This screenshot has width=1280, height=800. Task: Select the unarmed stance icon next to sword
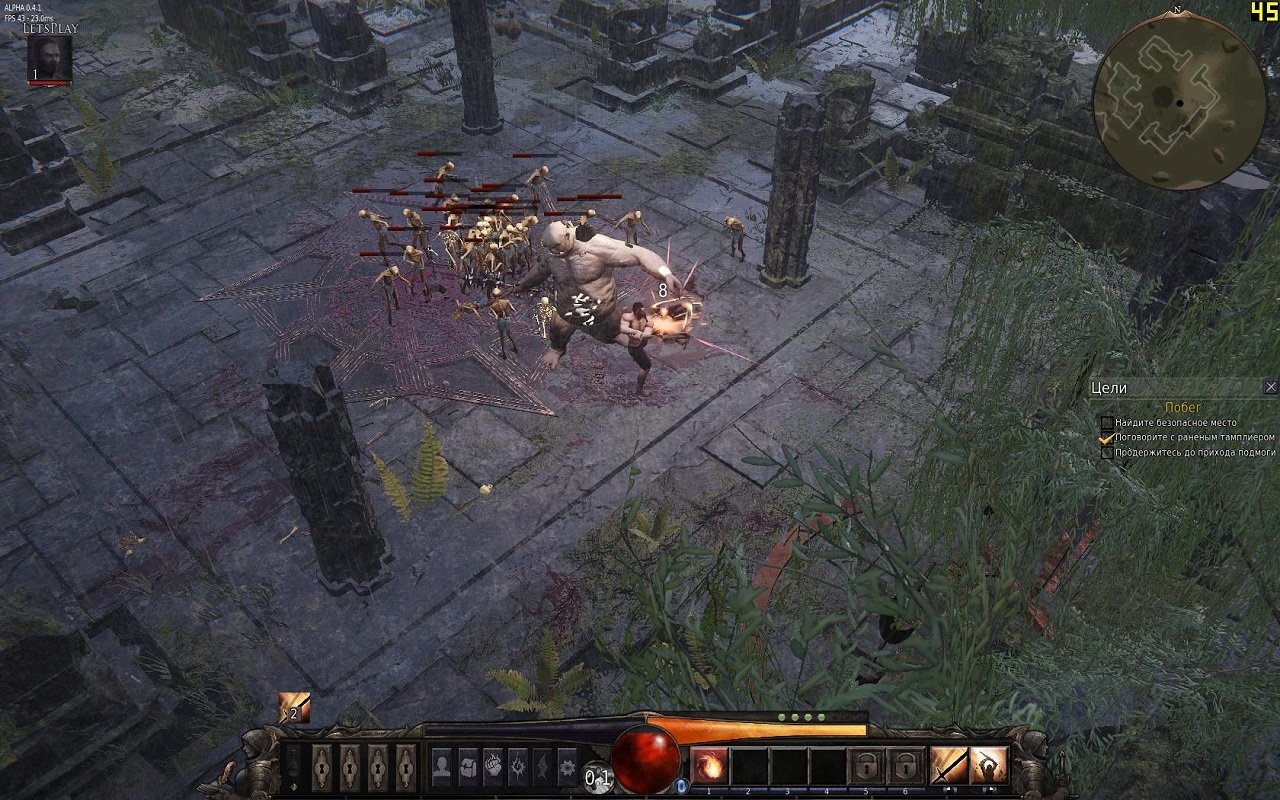point(988,766)
